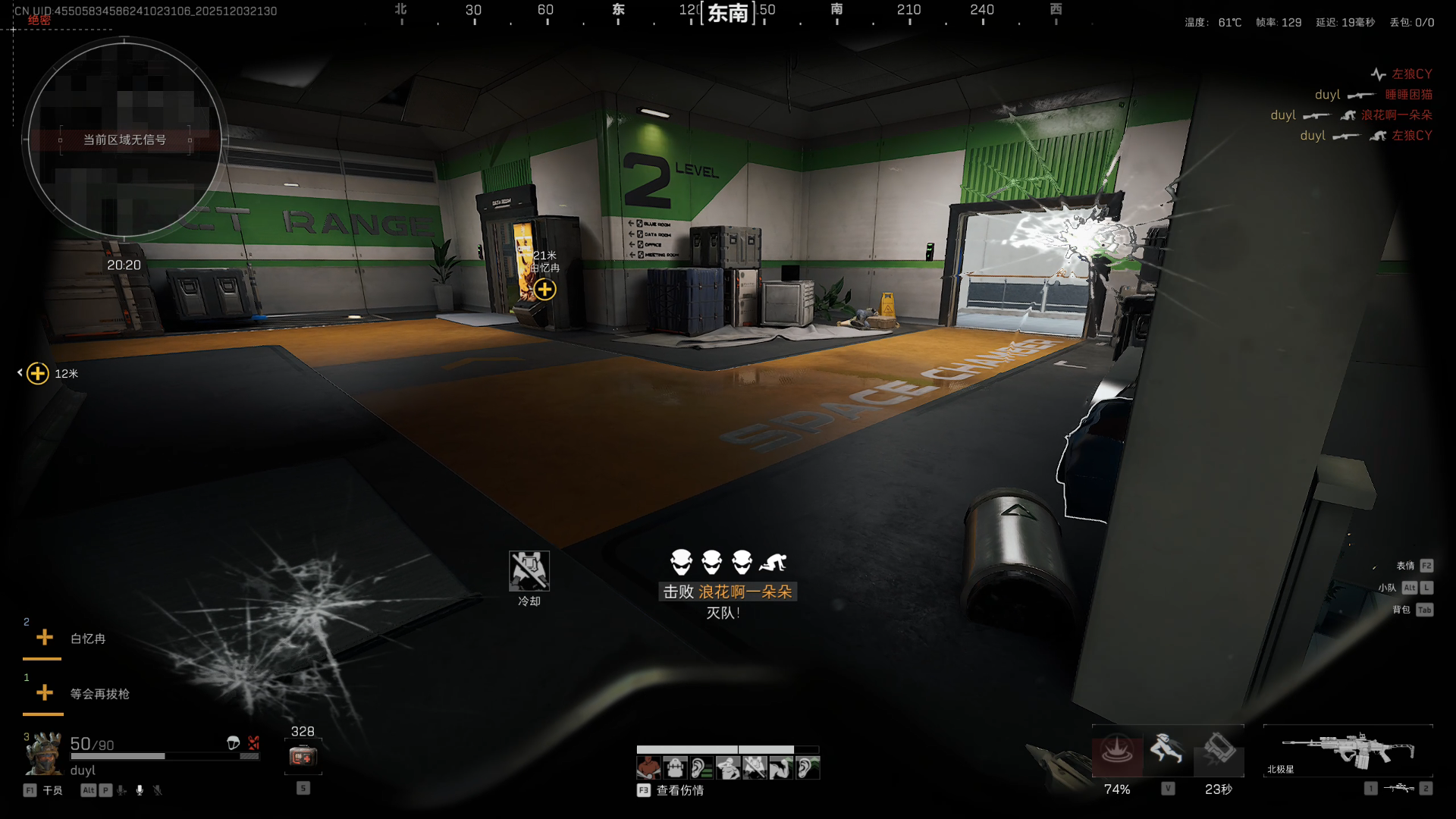The width and height of the screenshot is (1456, 819).
Task: Switch to the small secondary rifle icon
Action: tap(1398, 789)
